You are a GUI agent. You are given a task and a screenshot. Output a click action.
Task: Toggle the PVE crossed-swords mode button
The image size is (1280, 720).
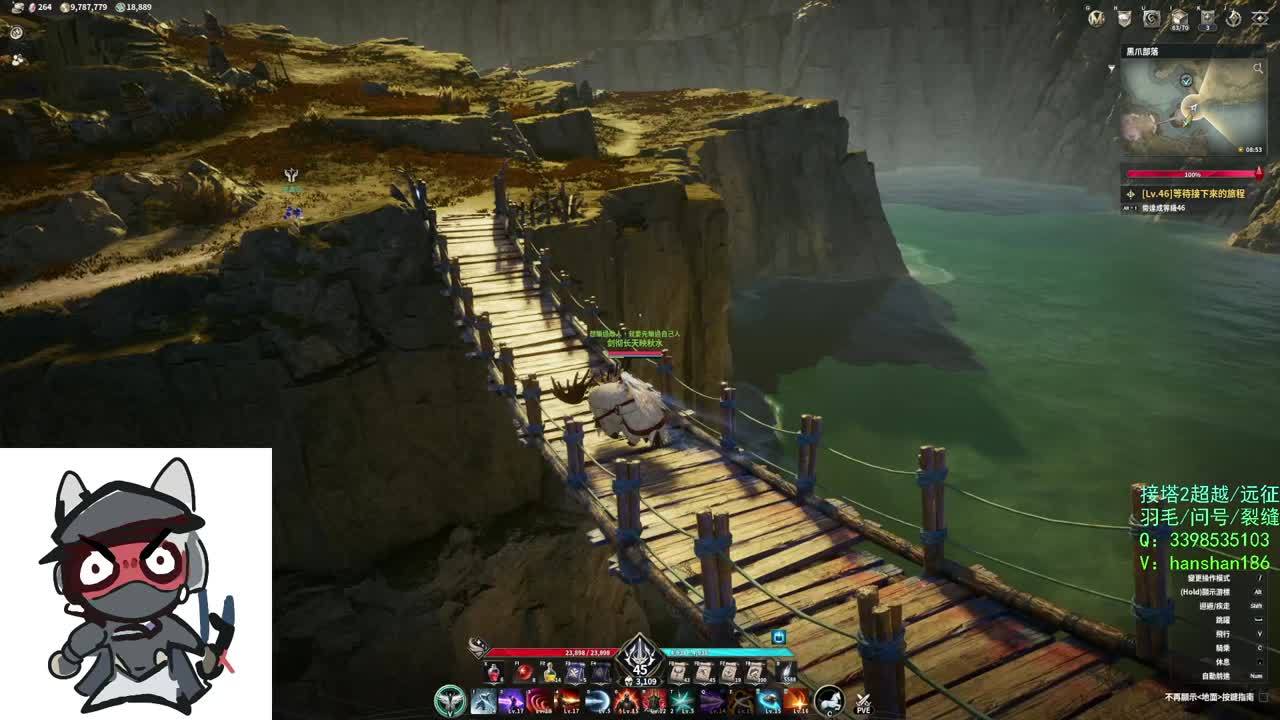coord(863,702)
